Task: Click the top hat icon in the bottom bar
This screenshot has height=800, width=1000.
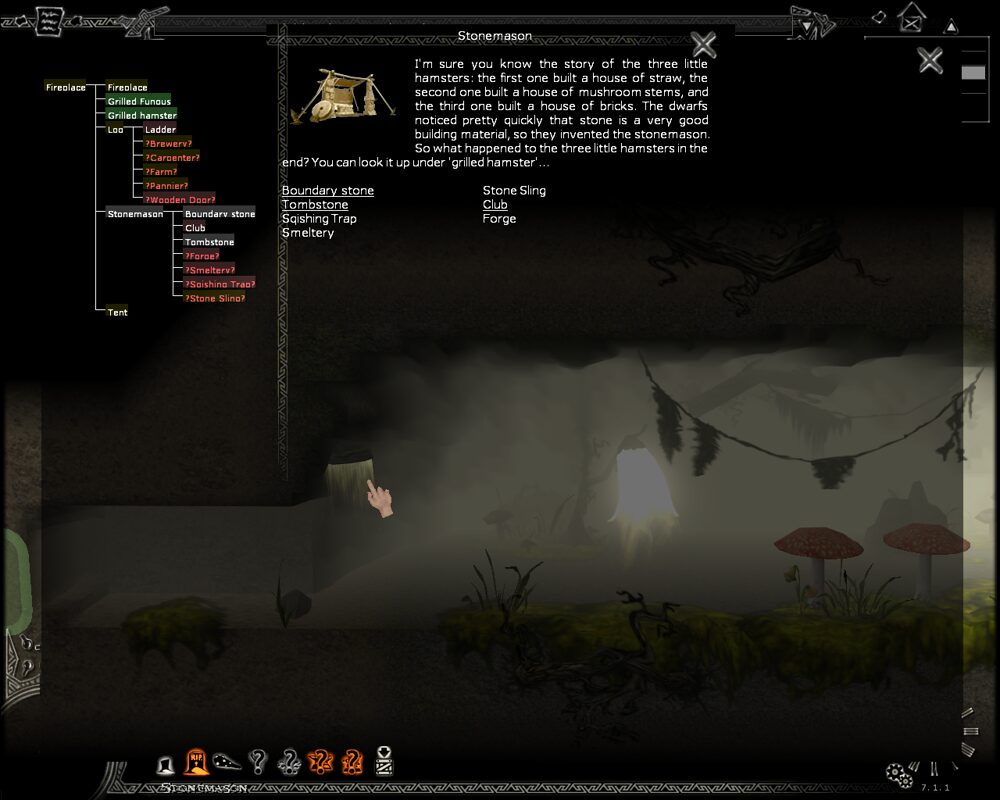Action: tap(166, 765)
